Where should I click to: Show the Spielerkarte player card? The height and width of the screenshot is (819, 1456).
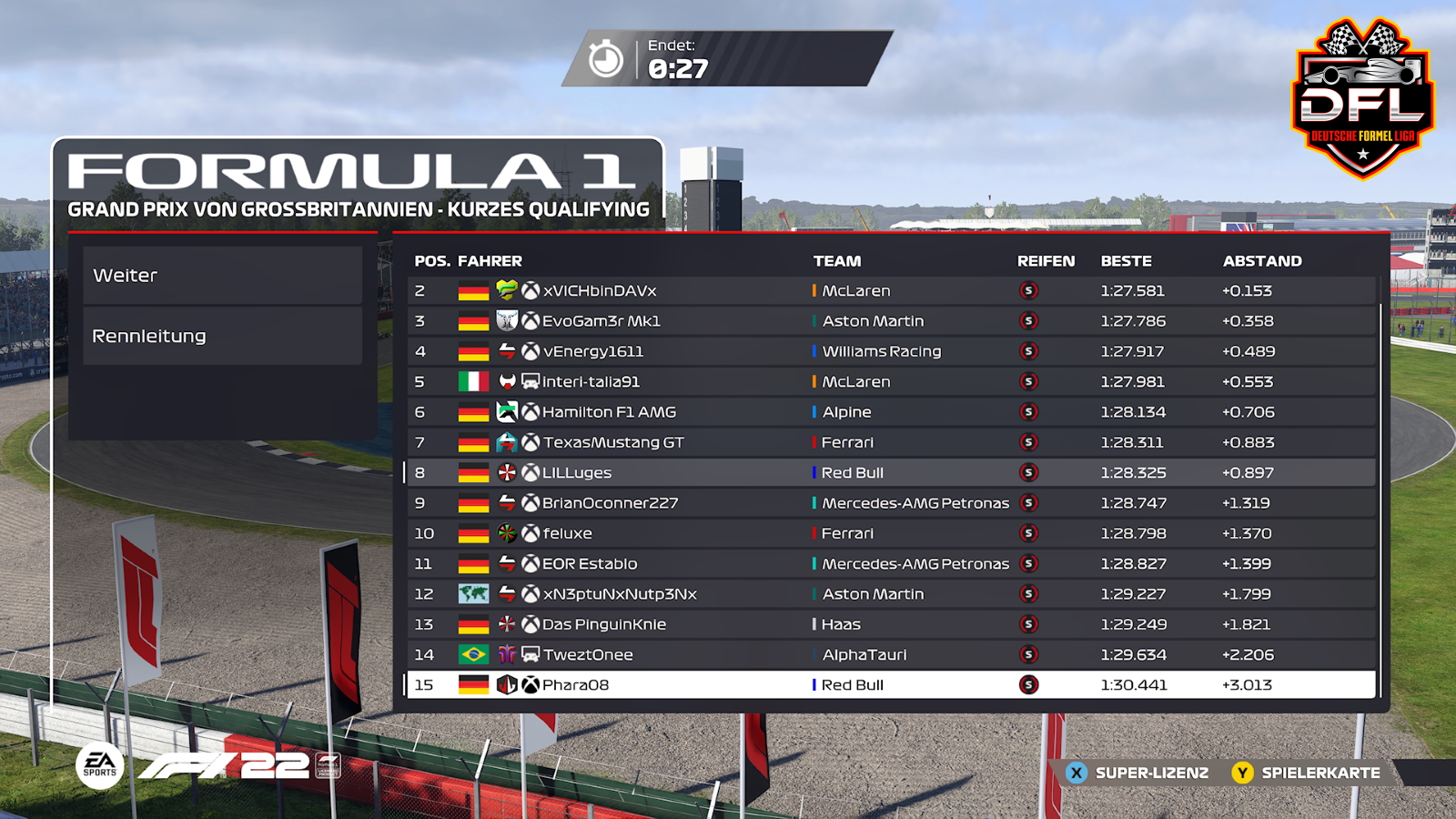coord(1307,773)
